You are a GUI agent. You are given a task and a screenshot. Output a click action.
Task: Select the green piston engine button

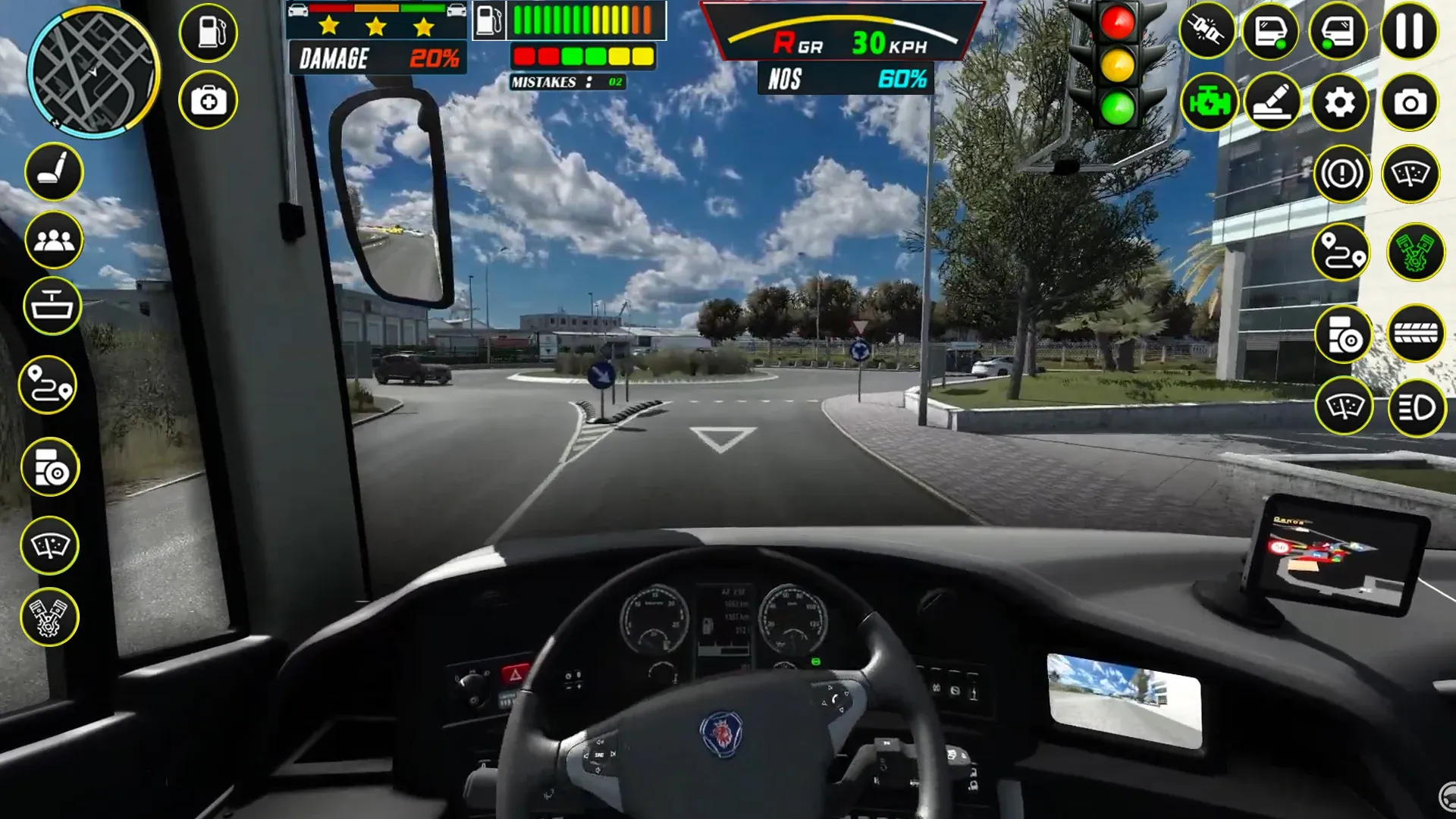coord(1416,253)
